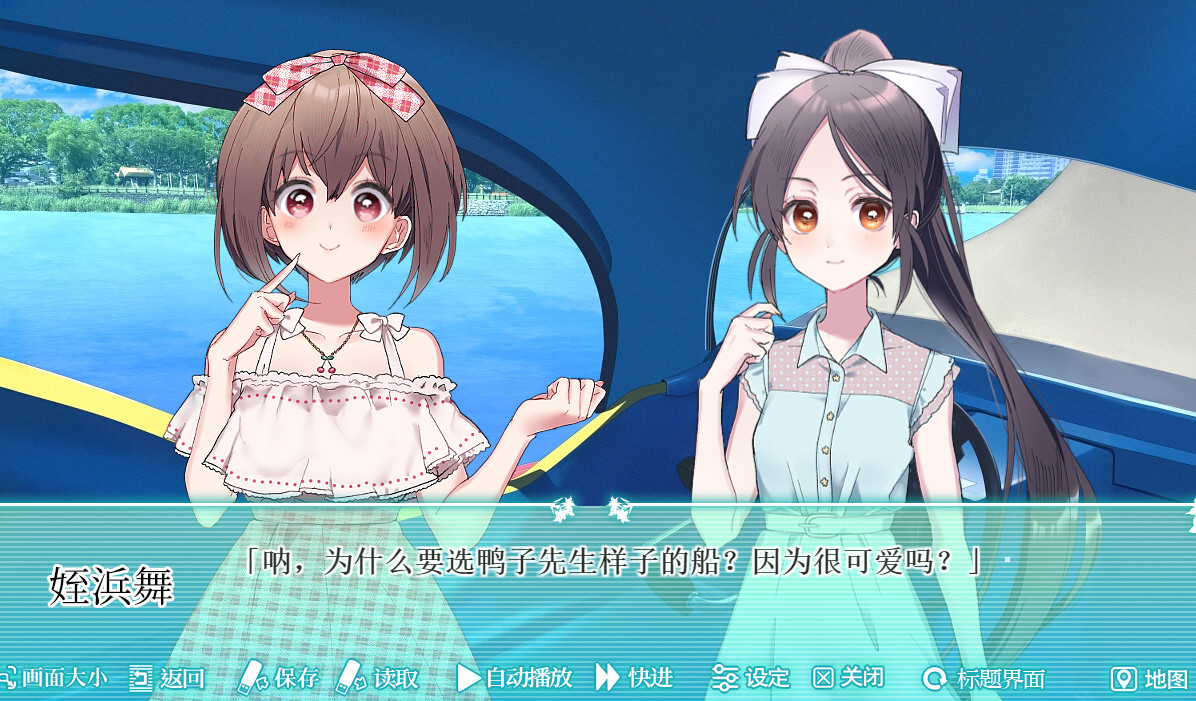Open the 读取 load menu
Image resolution: width=1196 pixels, height=701 pixels.
click(x=379, y=678)
